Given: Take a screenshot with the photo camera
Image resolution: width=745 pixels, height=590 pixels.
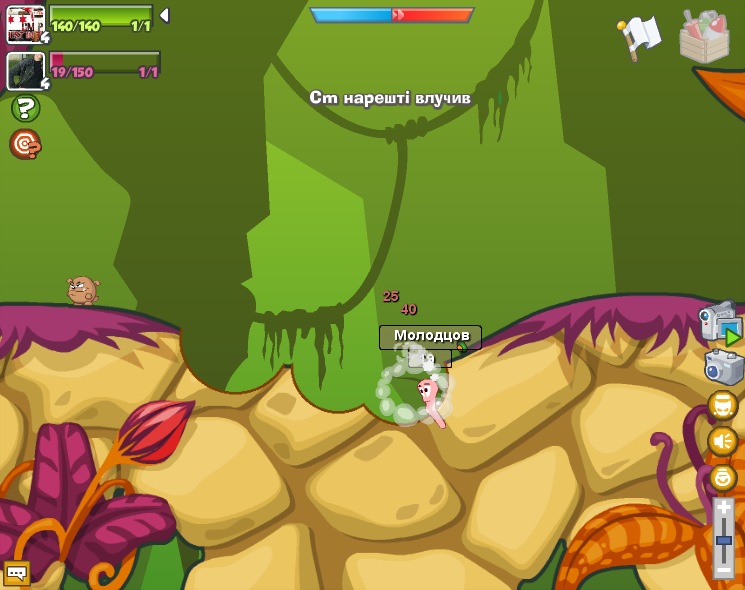Looking at the screenshot, I should pyautogui.click(x=723, y=367).
